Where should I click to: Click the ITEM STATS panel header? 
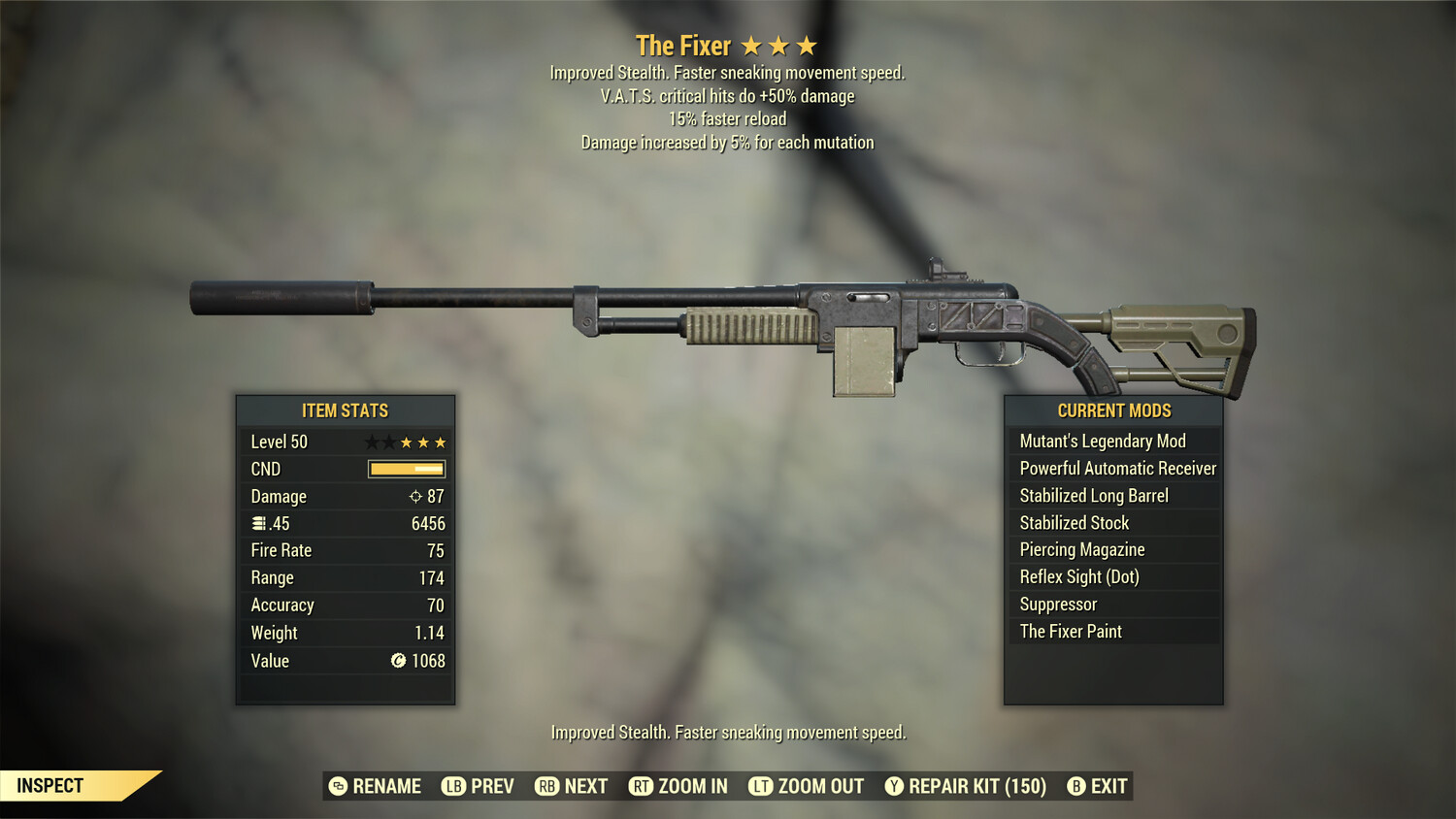tap(345, 410)
